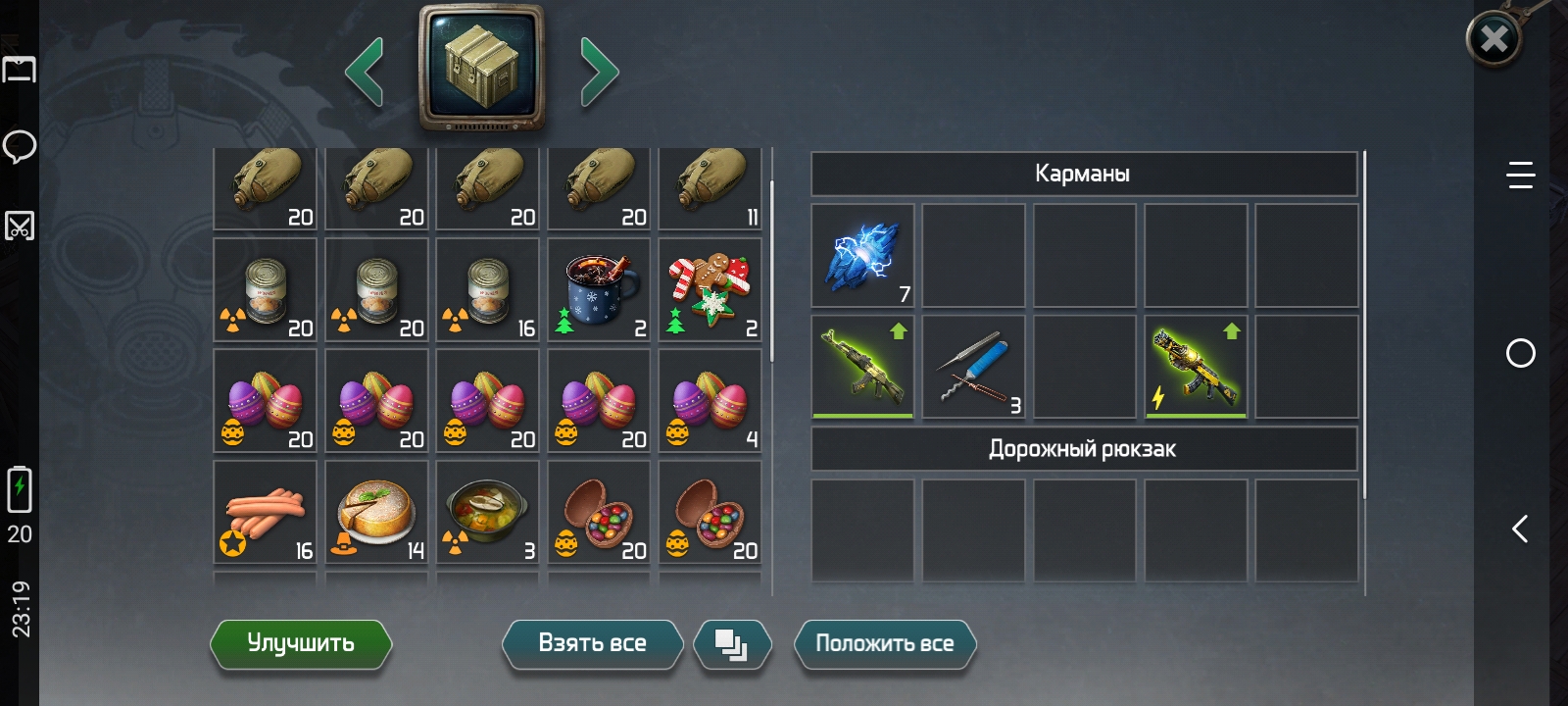Select the mulled wine mug slot
Viewport: 1568px width, 706px height.
click(599, 291)
